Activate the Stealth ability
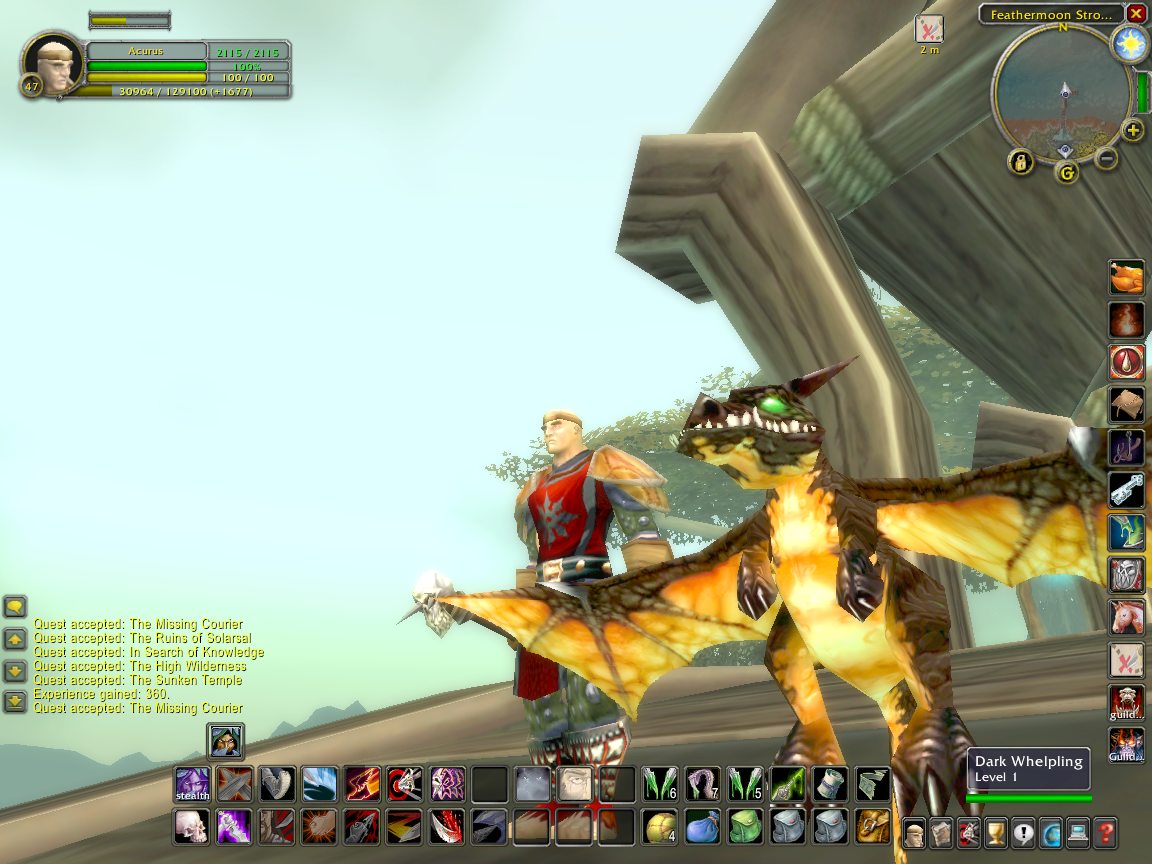This screenshot has height=864, width=1152. coord(192,784)
